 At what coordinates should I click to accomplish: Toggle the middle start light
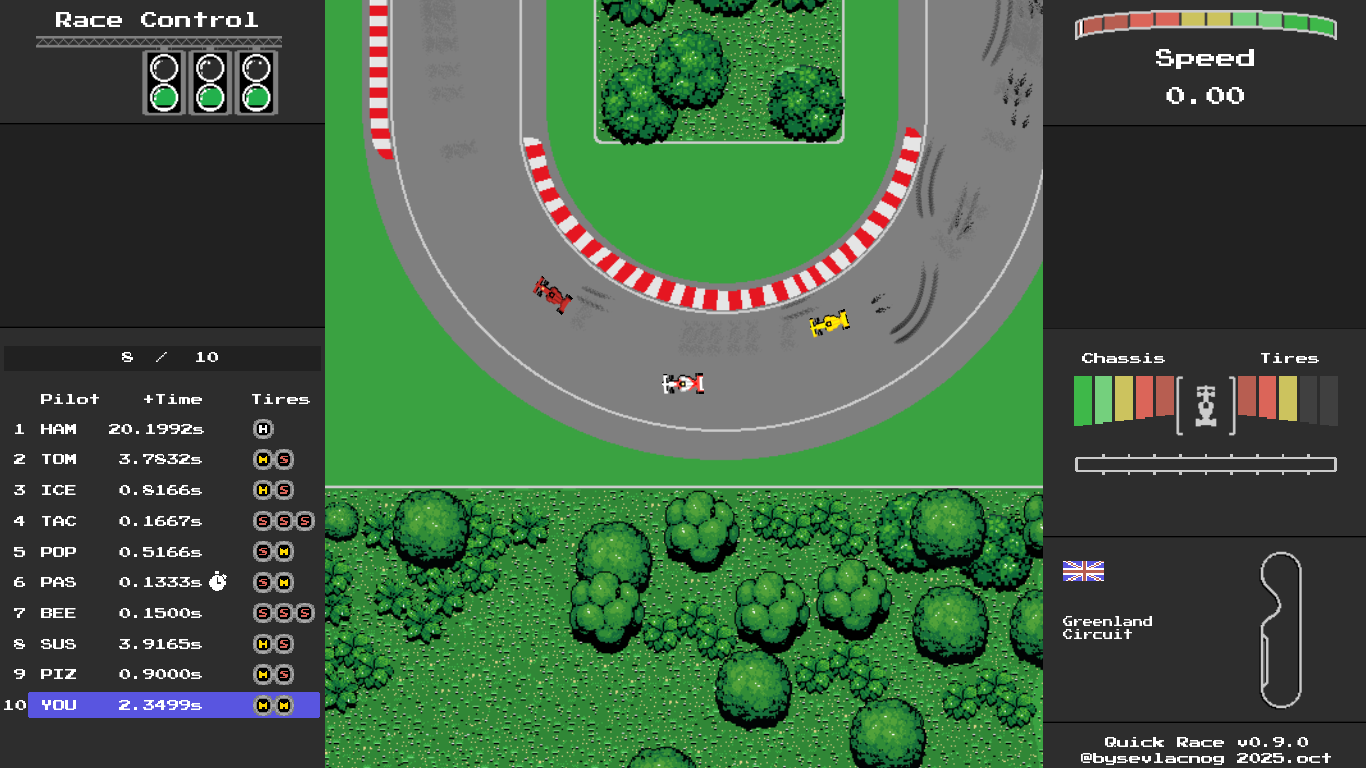tap(208, 97)
